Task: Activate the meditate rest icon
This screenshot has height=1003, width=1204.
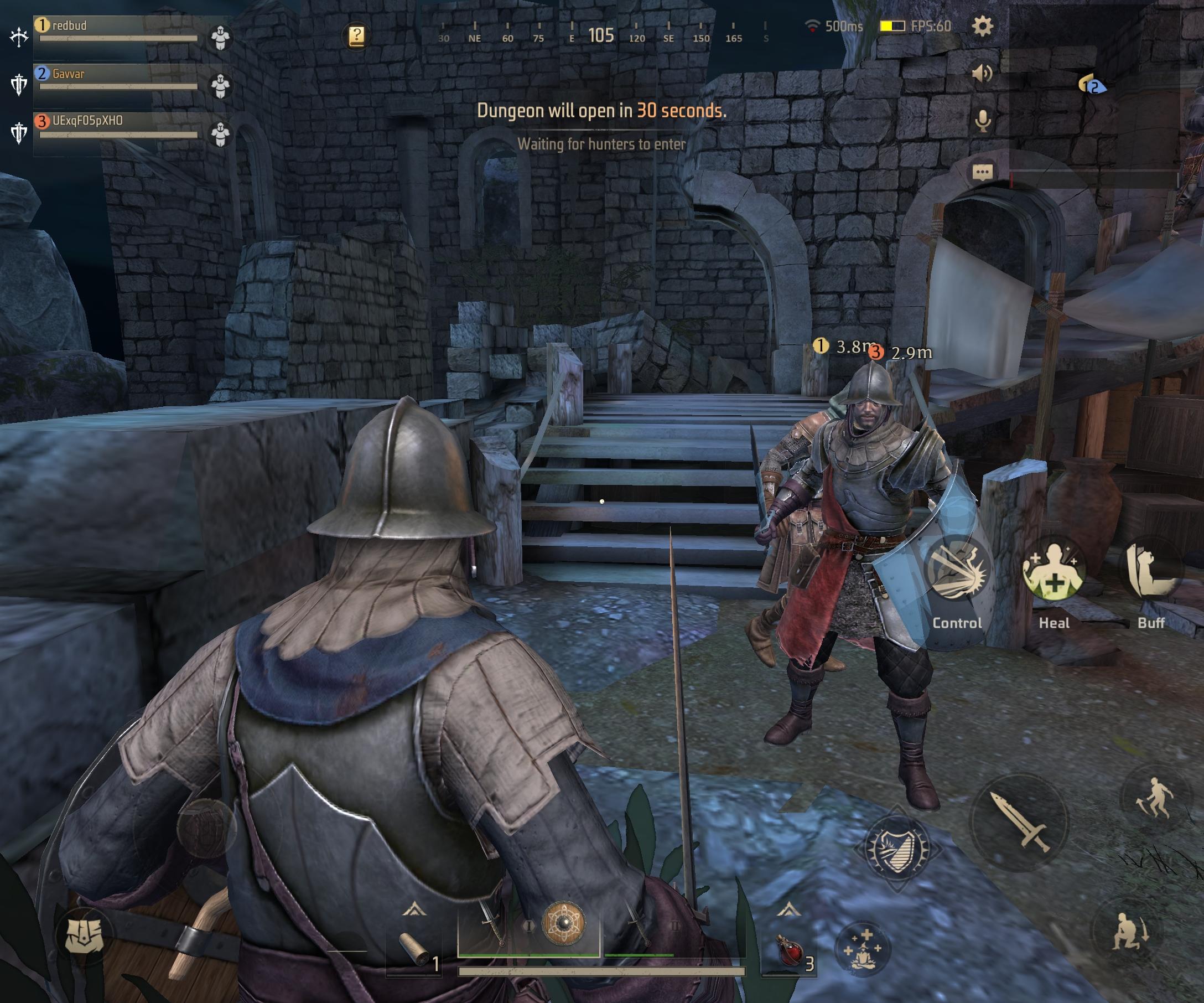Action: [x=861, y=949]
